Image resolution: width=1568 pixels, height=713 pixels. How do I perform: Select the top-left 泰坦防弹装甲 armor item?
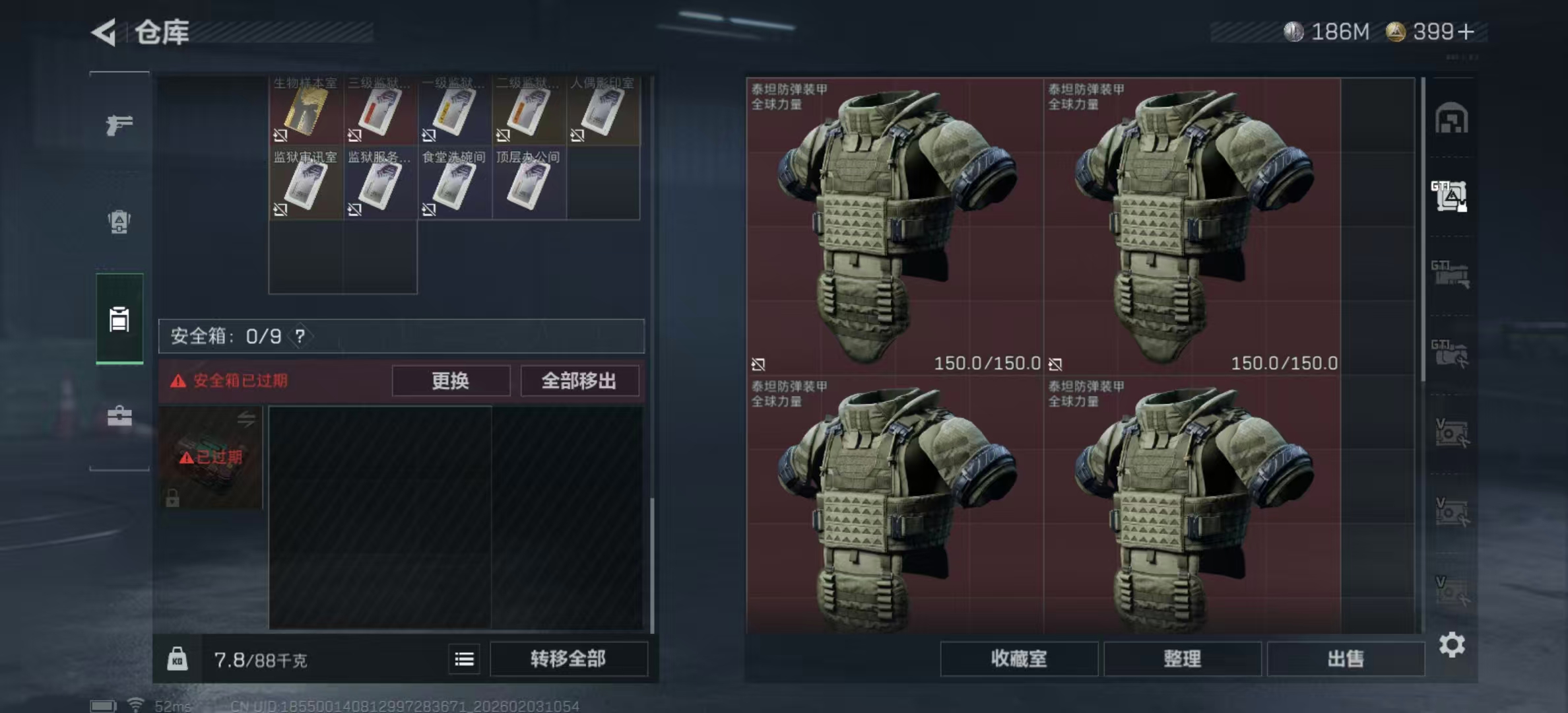coord(898,224)
